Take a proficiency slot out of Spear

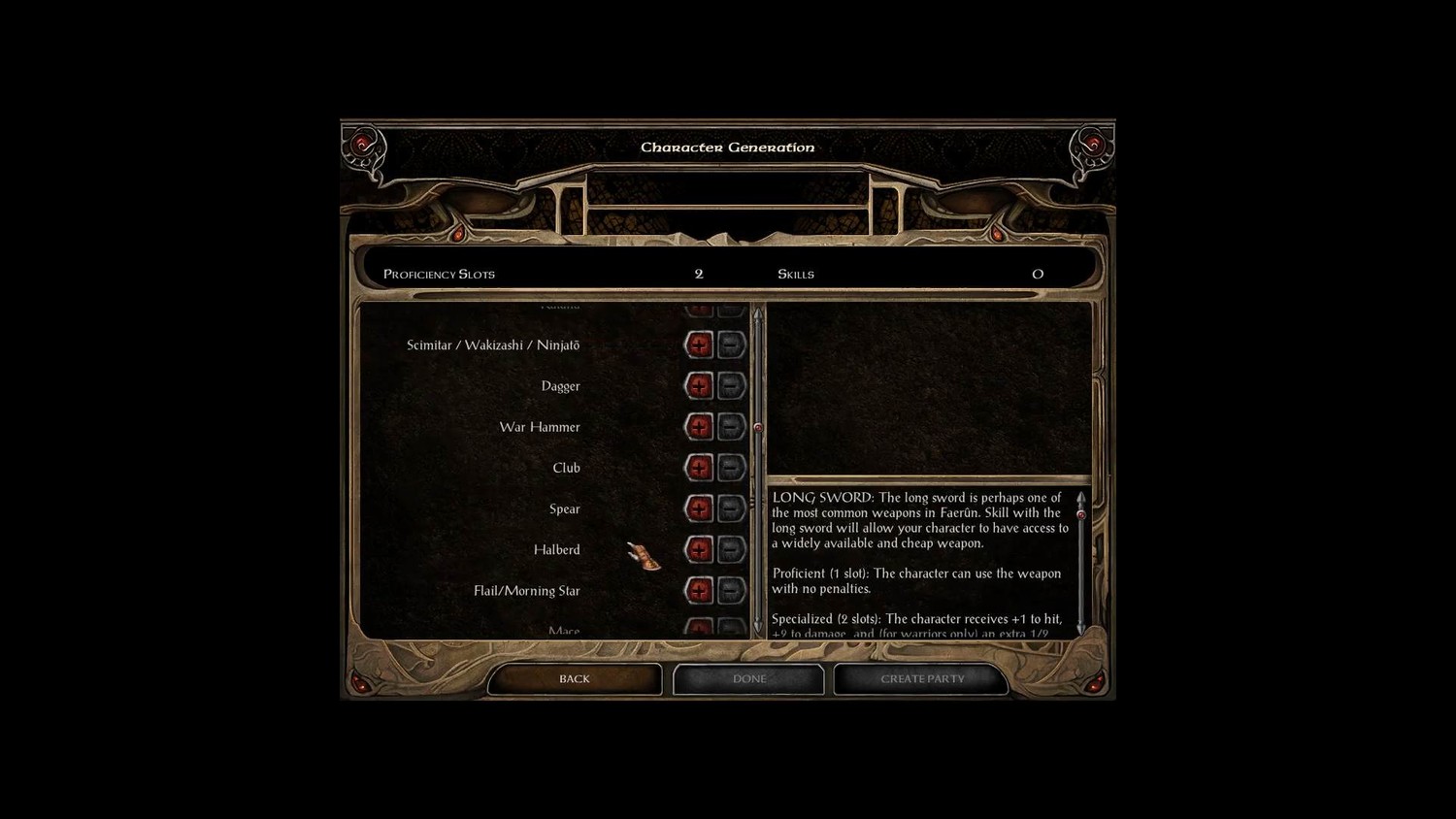pyautogui.click(x=731, y=508)
